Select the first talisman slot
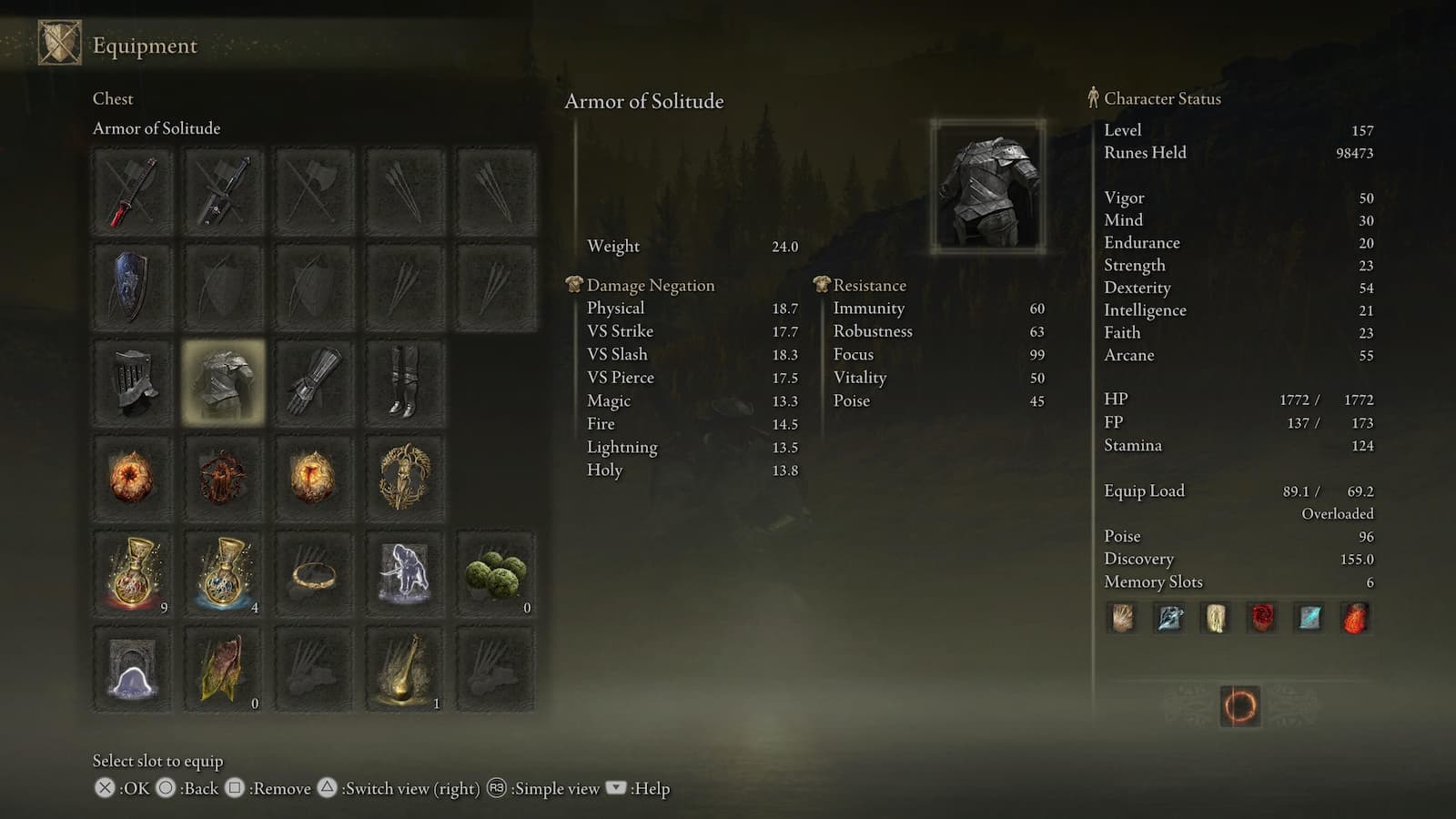 click(132, 478)
